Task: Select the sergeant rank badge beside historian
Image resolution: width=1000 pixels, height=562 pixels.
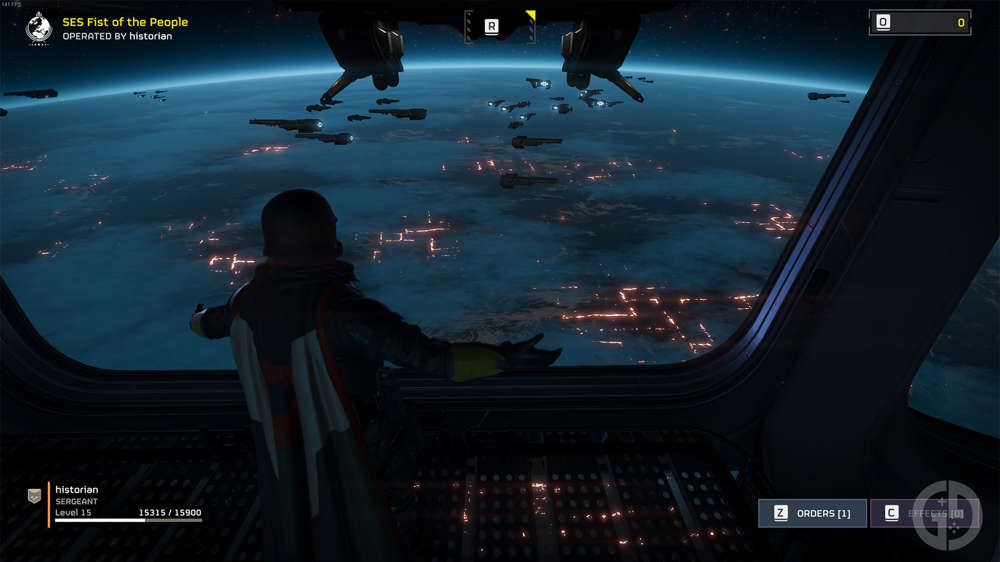Action: coord(34,495)
